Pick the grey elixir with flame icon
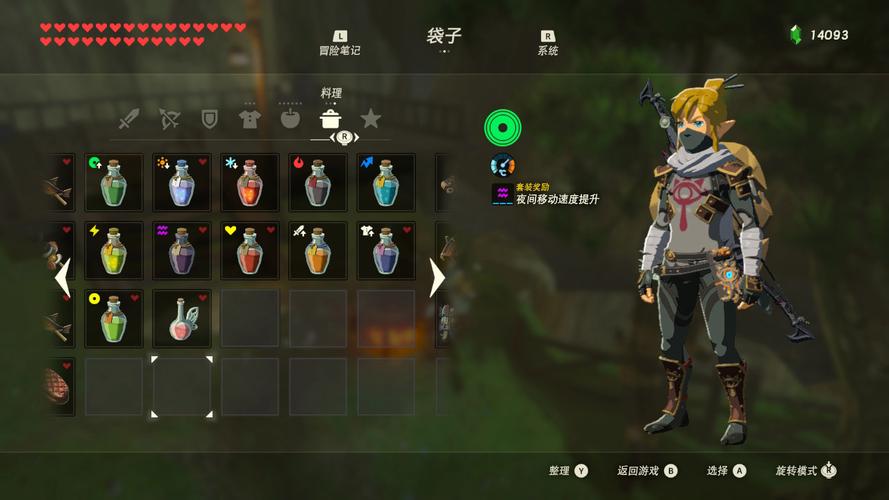 (318, 182)
